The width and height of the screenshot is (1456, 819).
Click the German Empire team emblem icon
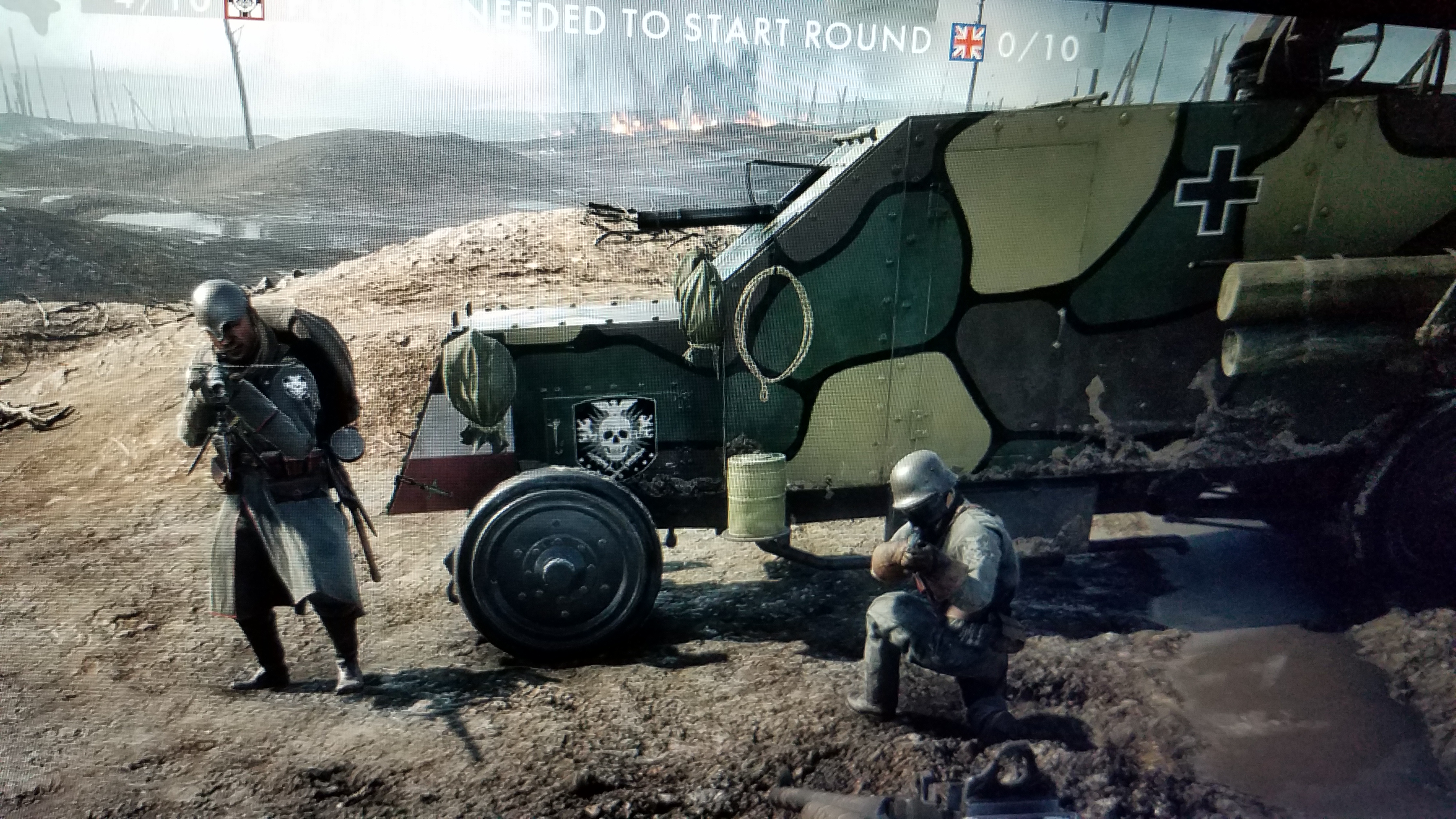pyautogui.click(x=244, y=8)
